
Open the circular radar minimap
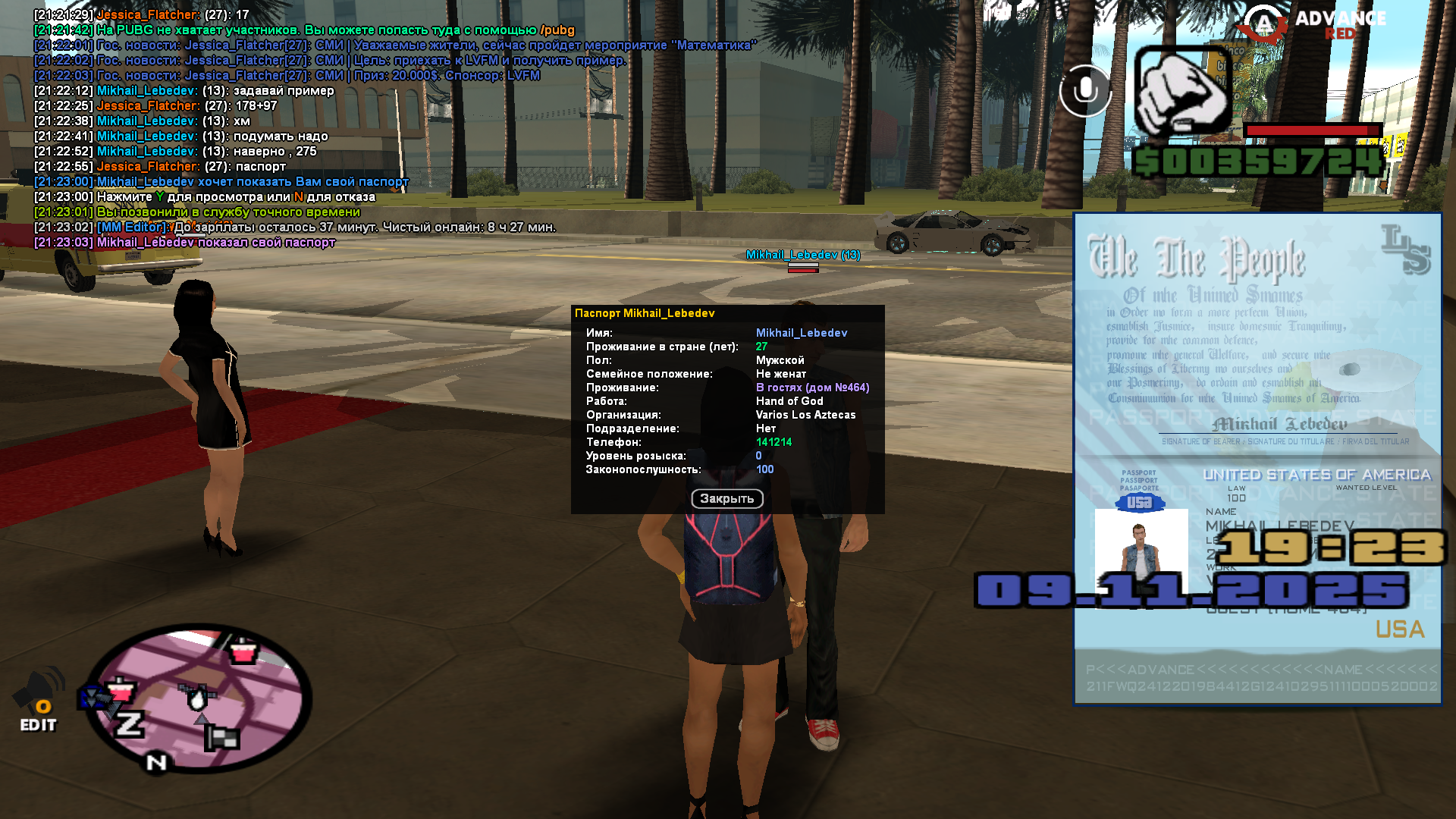point(199,698)
